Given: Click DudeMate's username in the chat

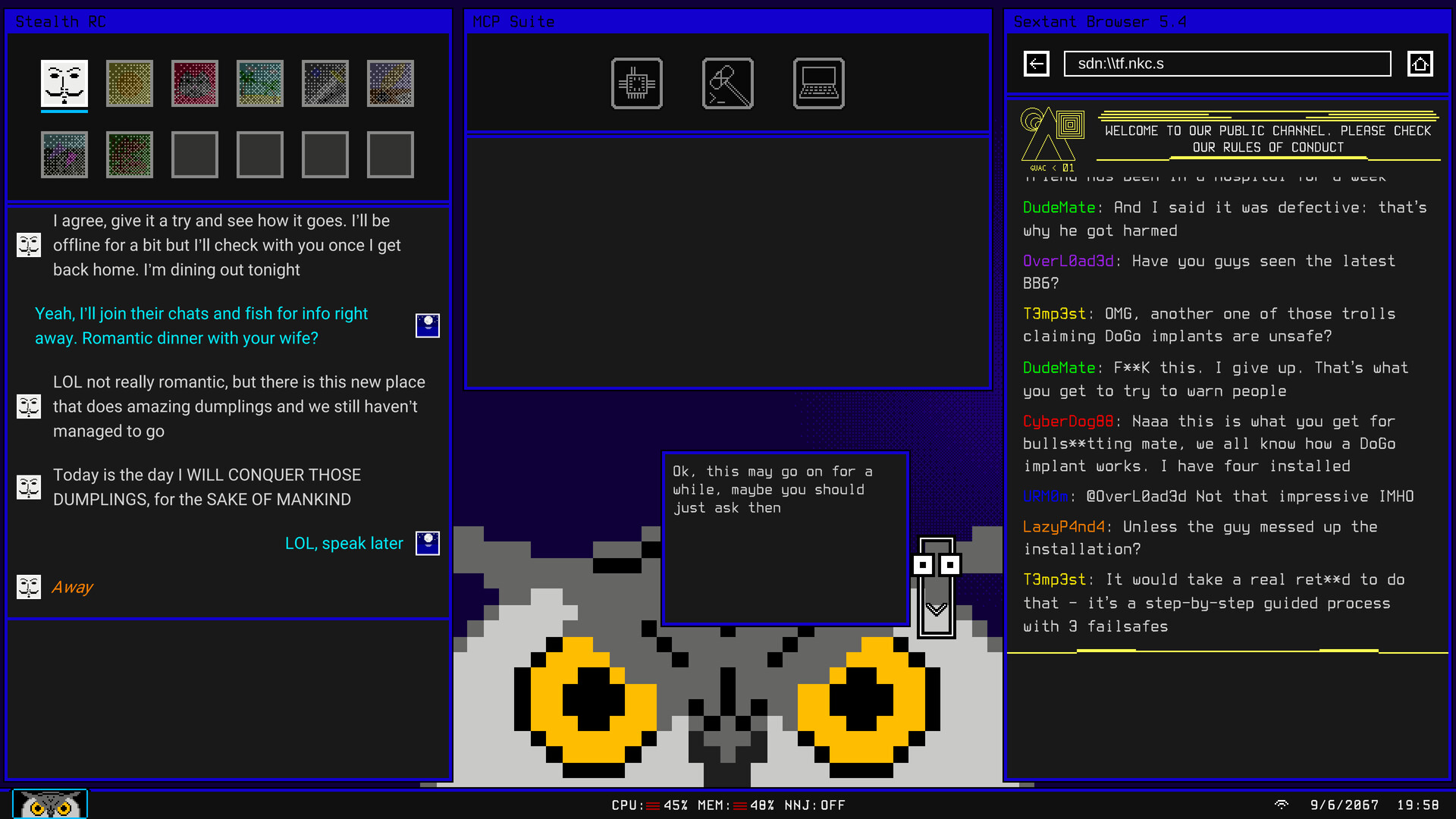Looking at the screenshot, I should click(x=1059, y=207).
